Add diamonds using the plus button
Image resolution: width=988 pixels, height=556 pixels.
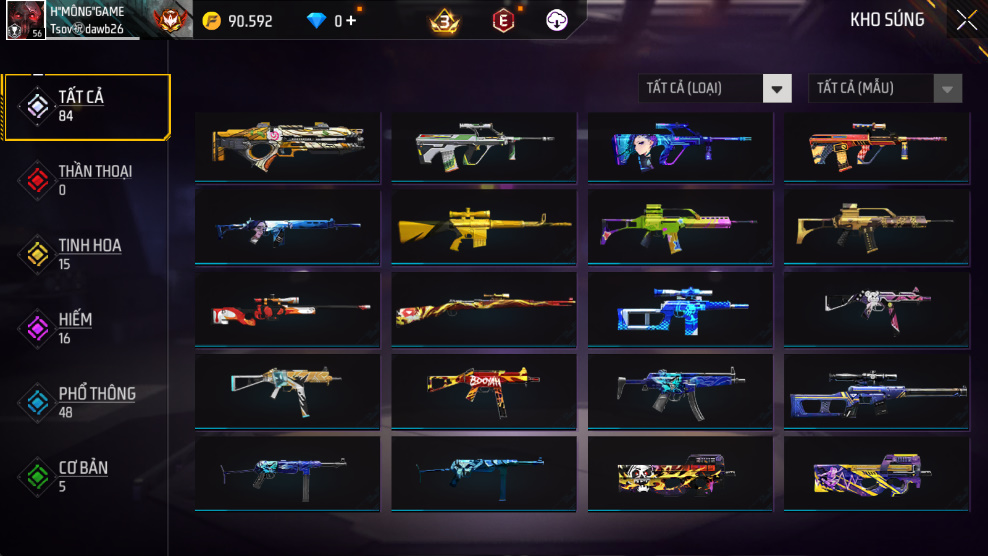coord(351,20)
